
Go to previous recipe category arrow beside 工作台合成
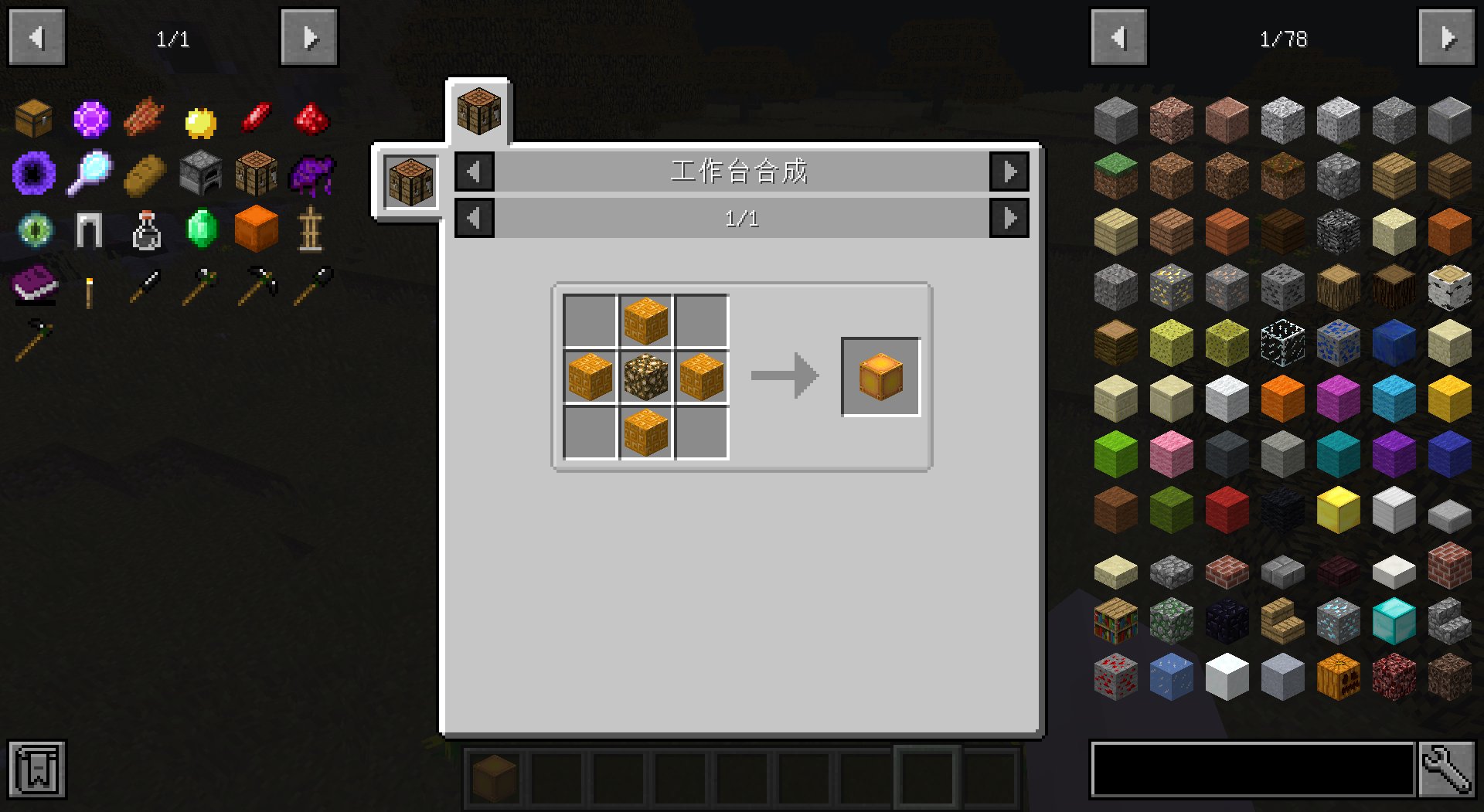[475, 172]
